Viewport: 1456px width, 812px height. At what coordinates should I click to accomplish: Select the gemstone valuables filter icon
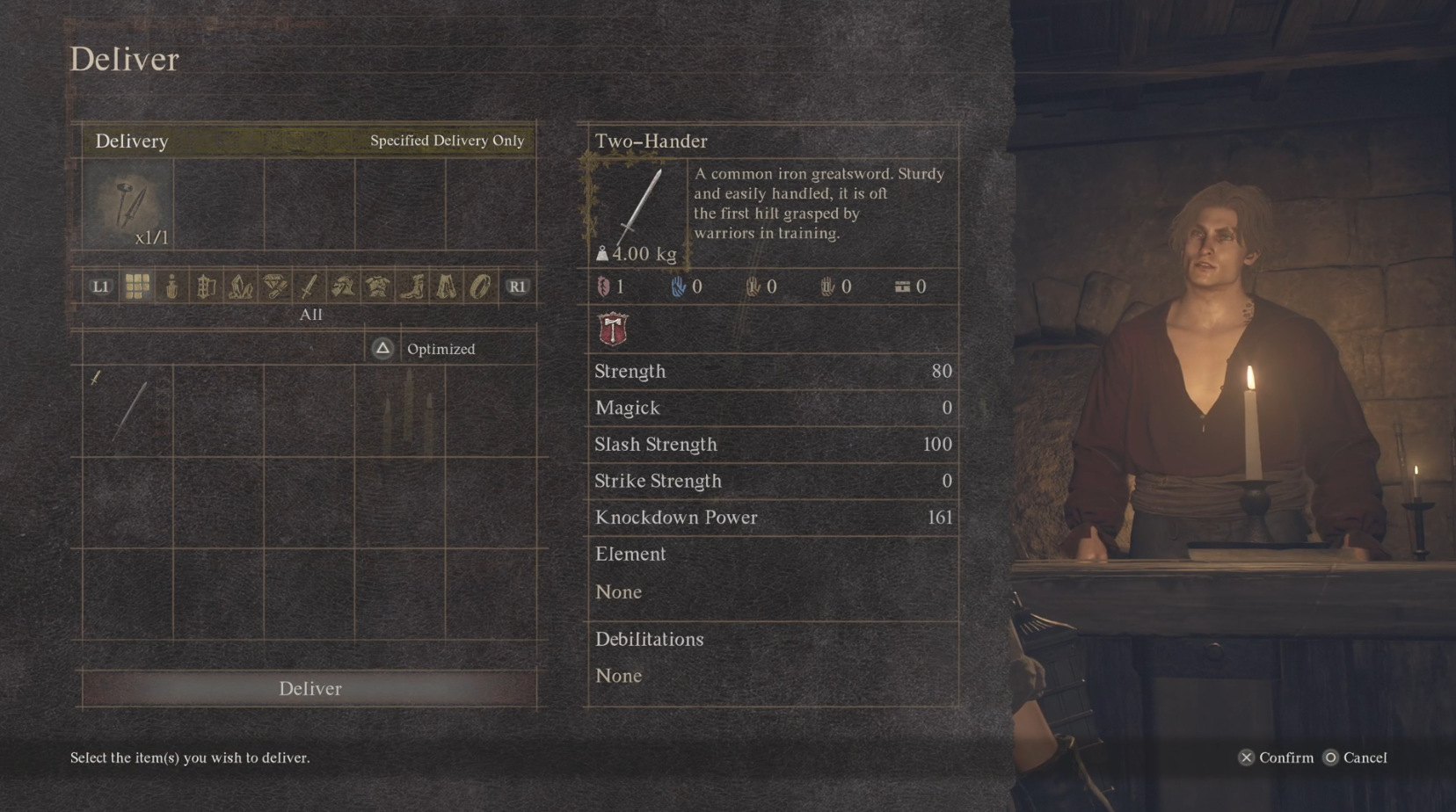(x=275, y=286)
